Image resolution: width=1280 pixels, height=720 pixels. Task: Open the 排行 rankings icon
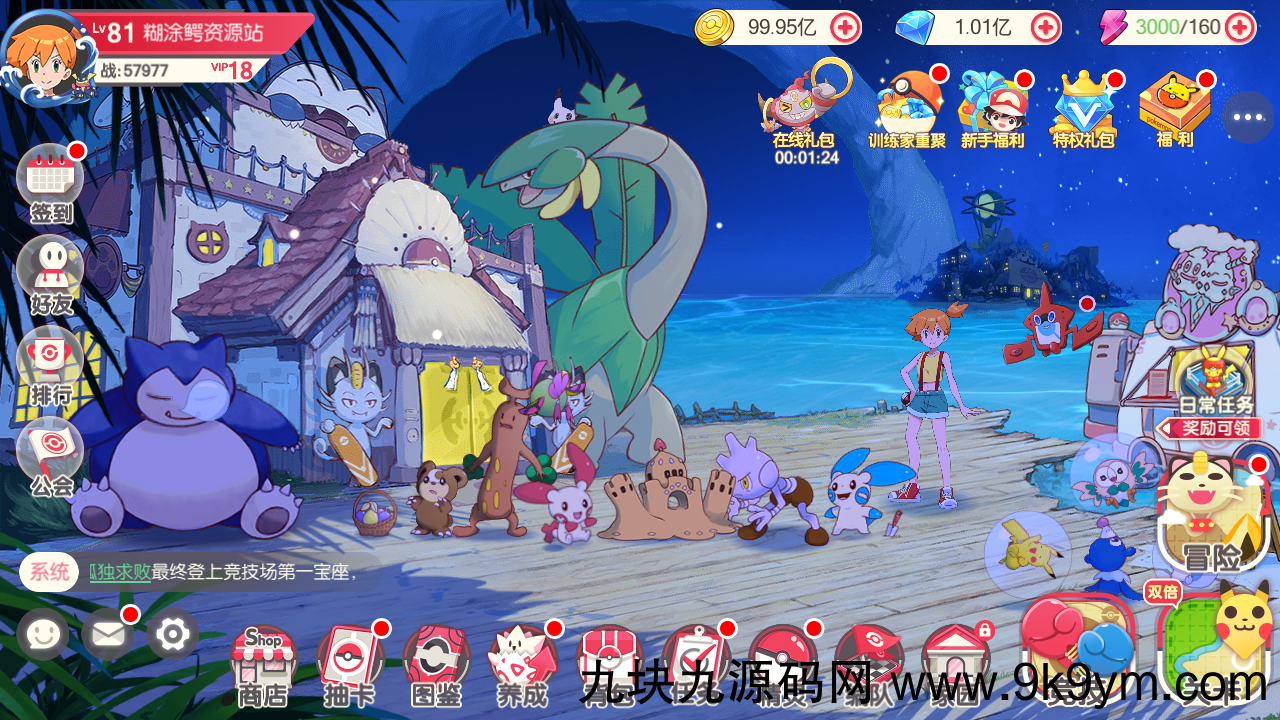(x=50, y=352)
